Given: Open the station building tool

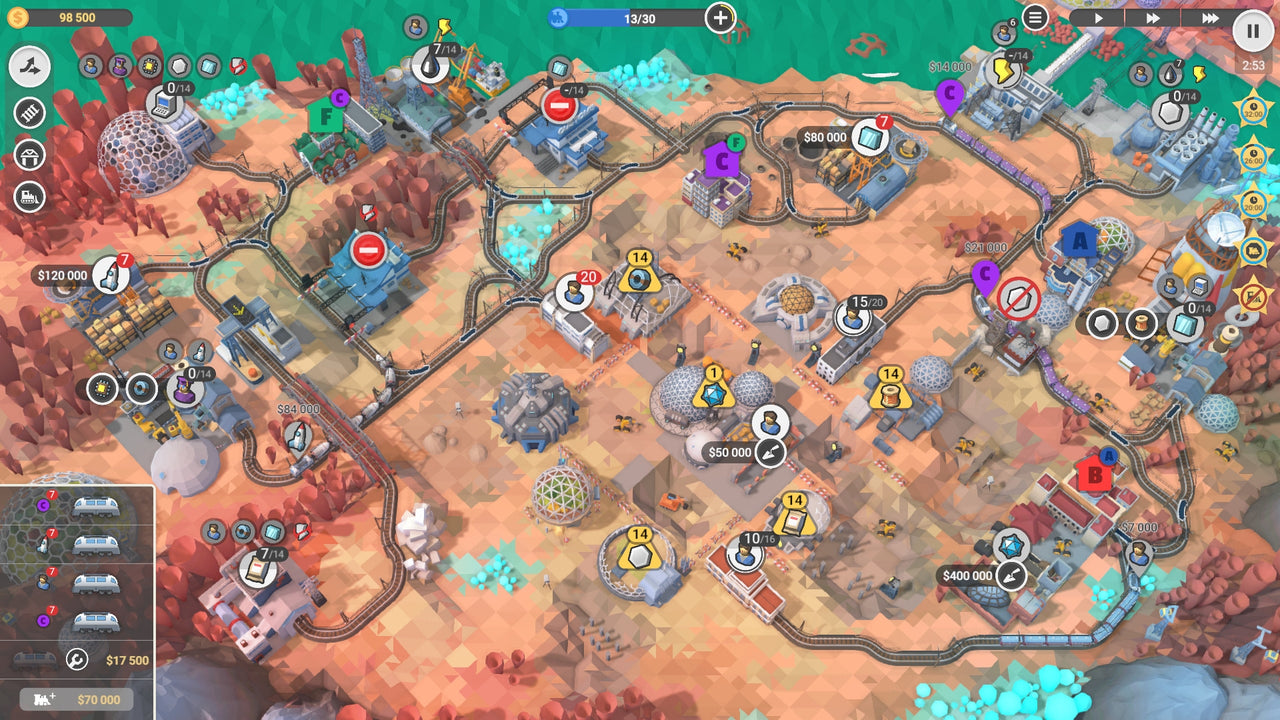Looking at the screenshot, I should (x=28, y=153).
